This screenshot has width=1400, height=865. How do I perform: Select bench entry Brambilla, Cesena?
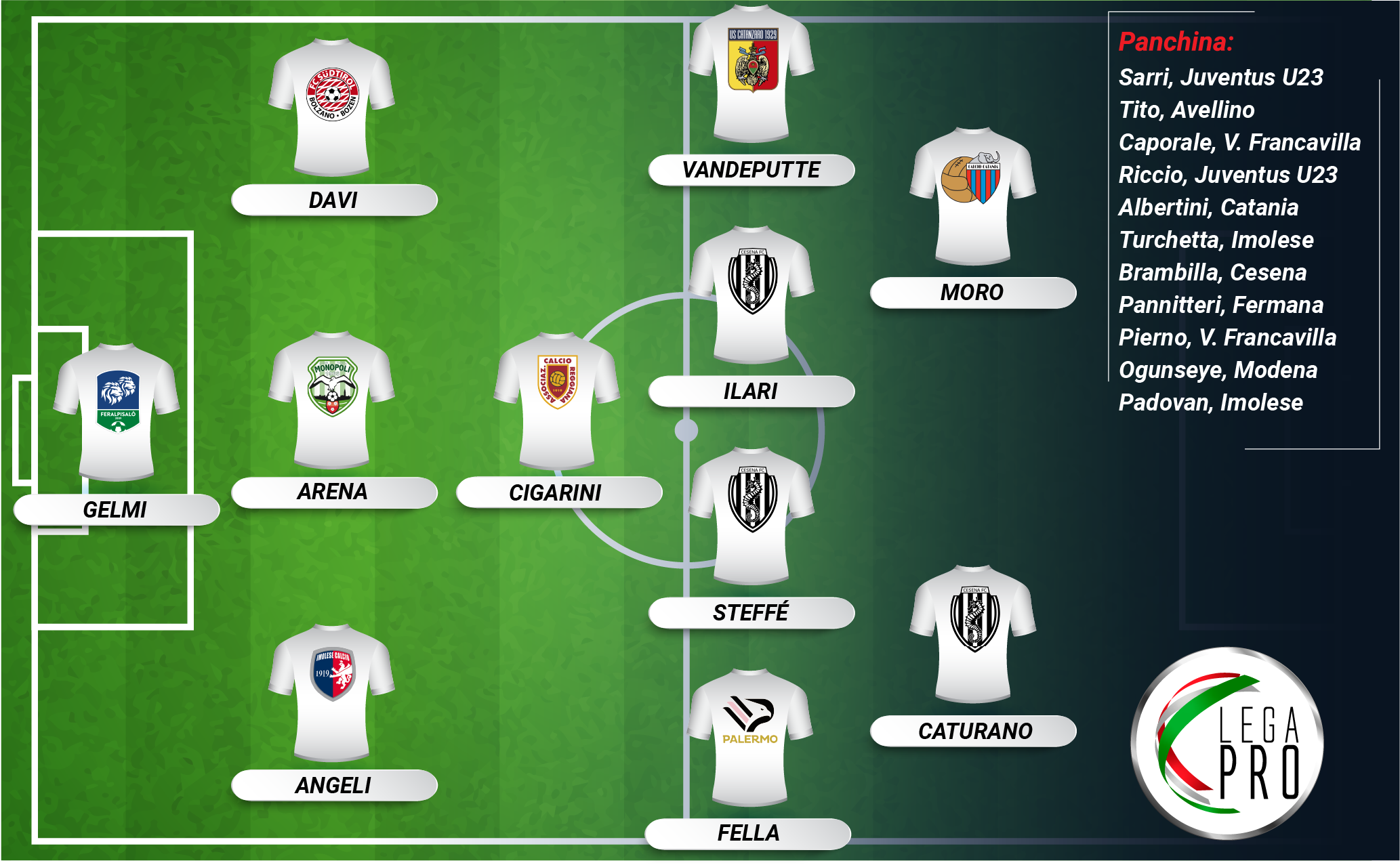[1212, 272]
